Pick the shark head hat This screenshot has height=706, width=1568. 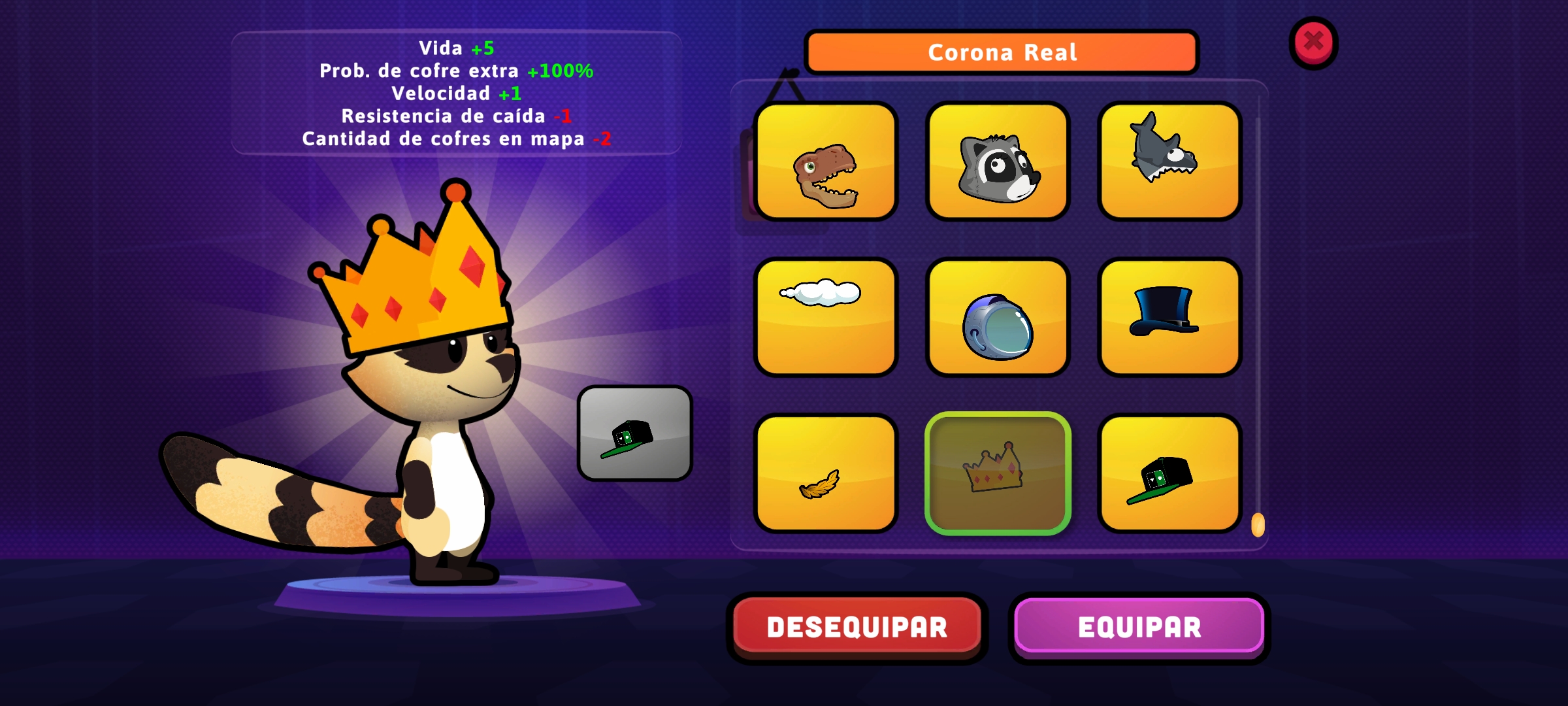click(1169, 161)
